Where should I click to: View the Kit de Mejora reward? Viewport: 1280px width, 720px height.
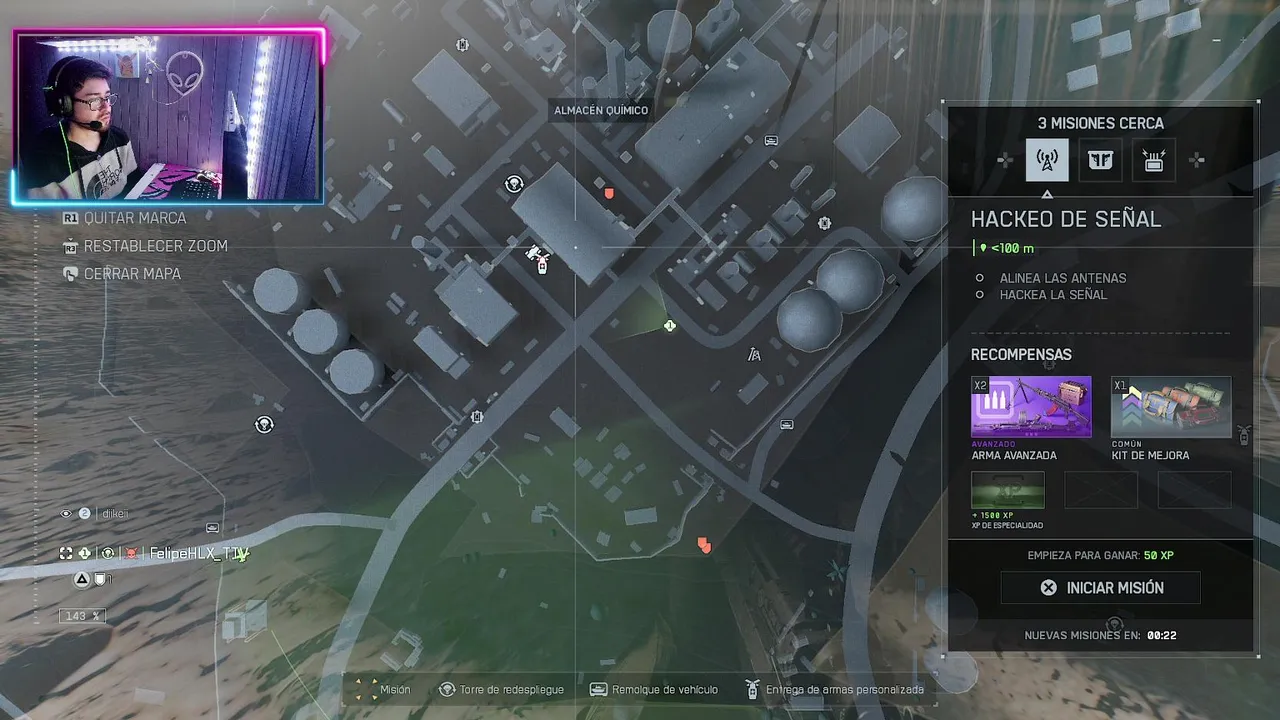tap(1171, 407)
